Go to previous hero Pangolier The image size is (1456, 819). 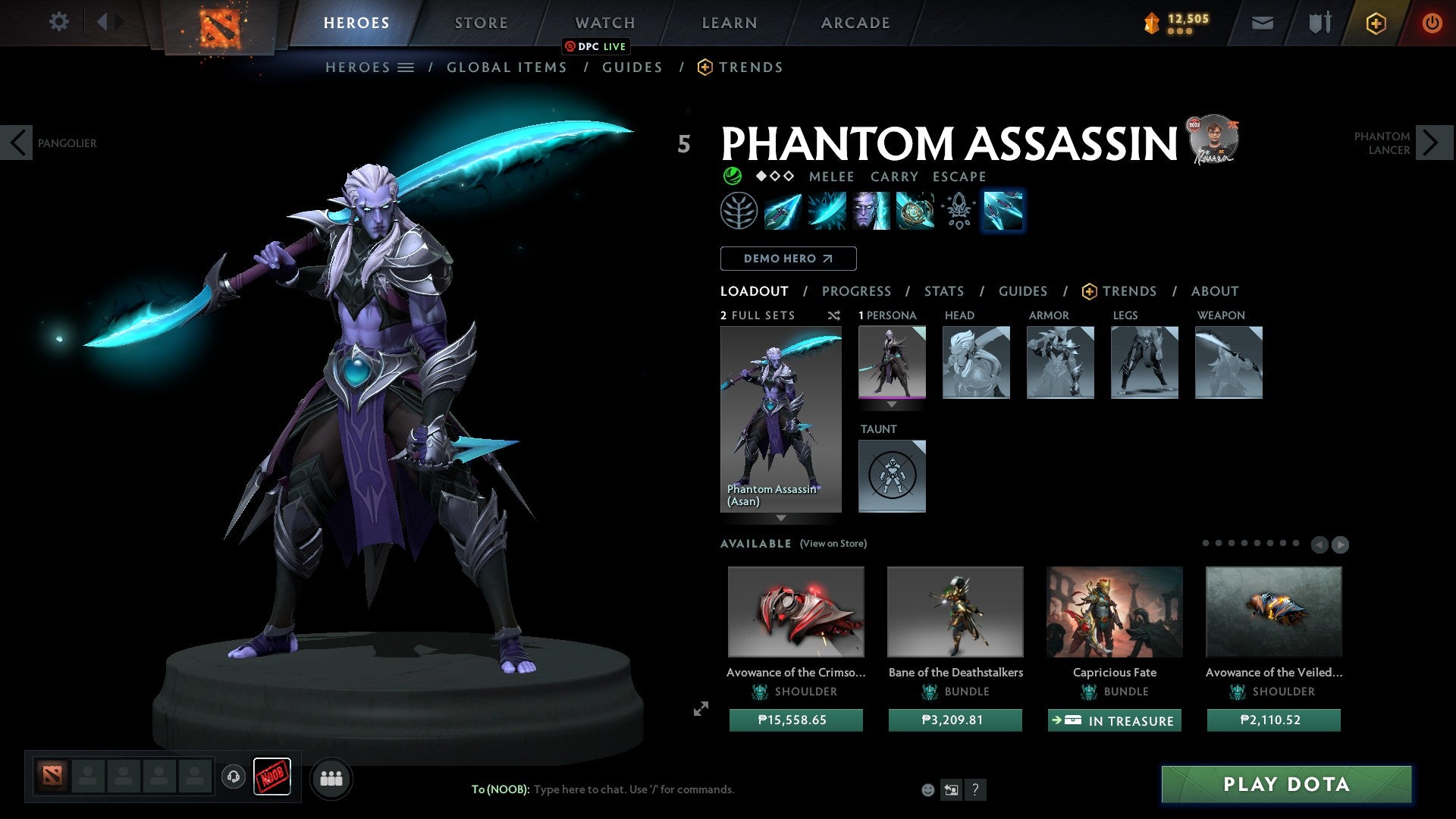(17, 143)
